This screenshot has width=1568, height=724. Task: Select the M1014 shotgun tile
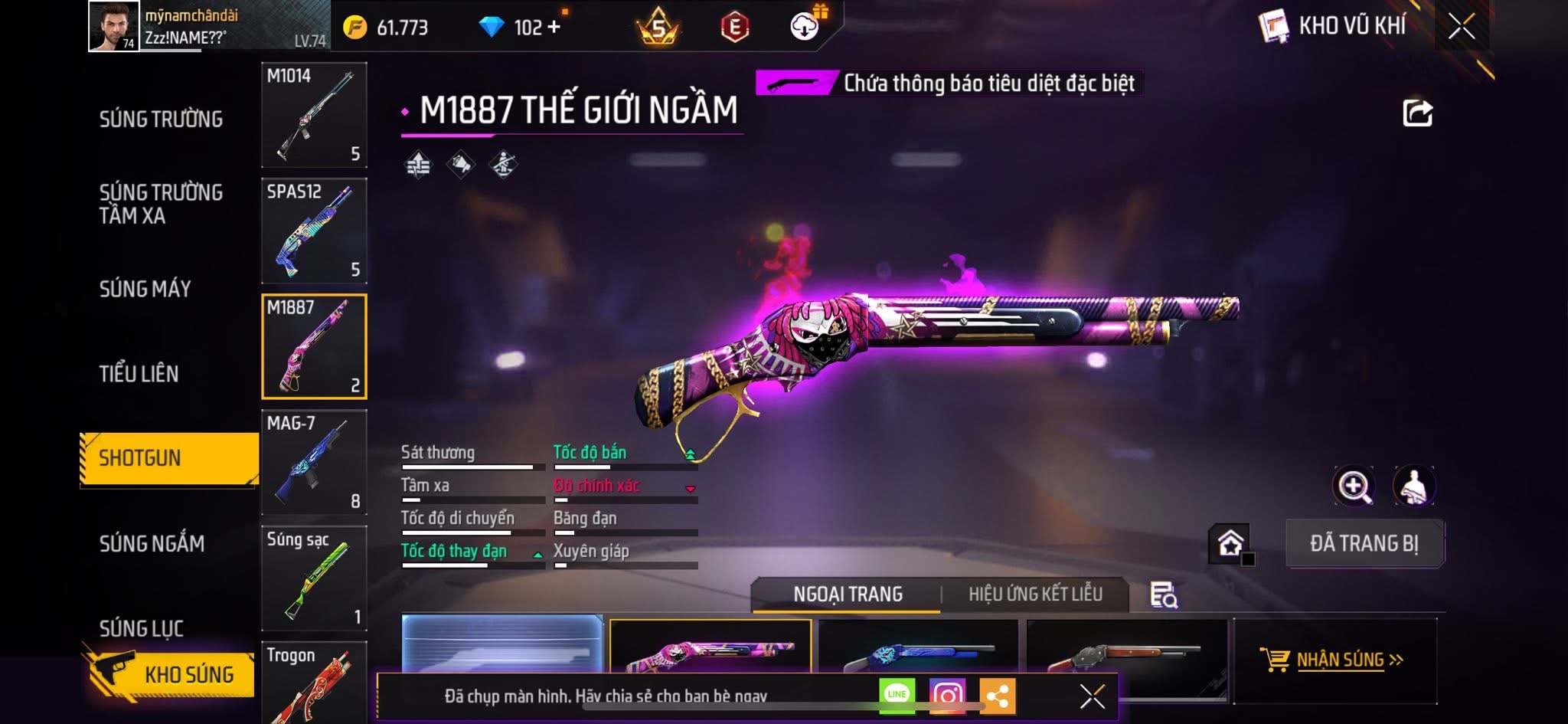coord(314,115)
